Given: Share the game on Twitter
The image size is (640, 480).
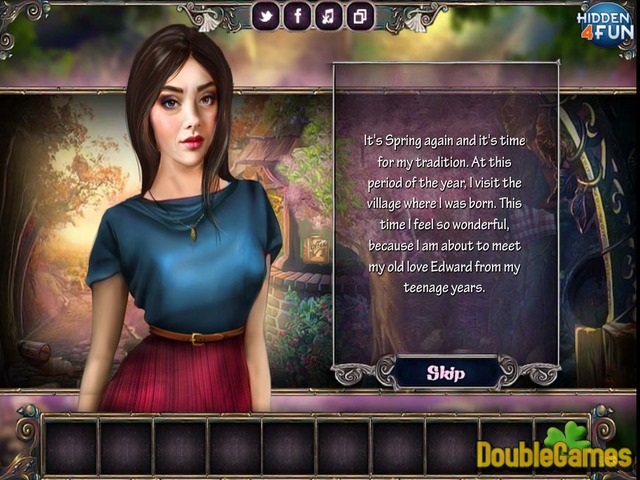Looking at the screenshot, I should 266,16.
